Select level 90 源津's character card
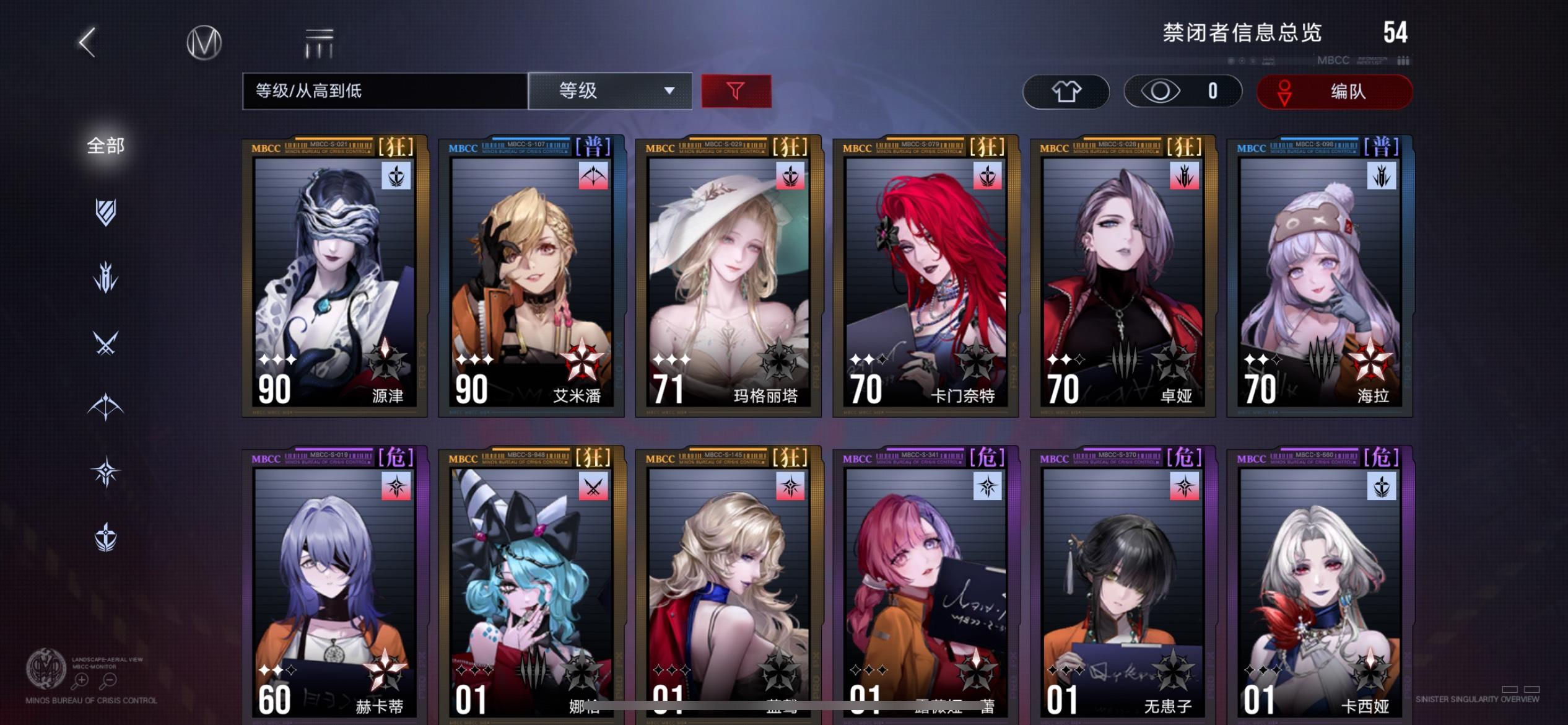Image resolution: width=1568 pixels, height=725 pixels. [x=332, y=279]
